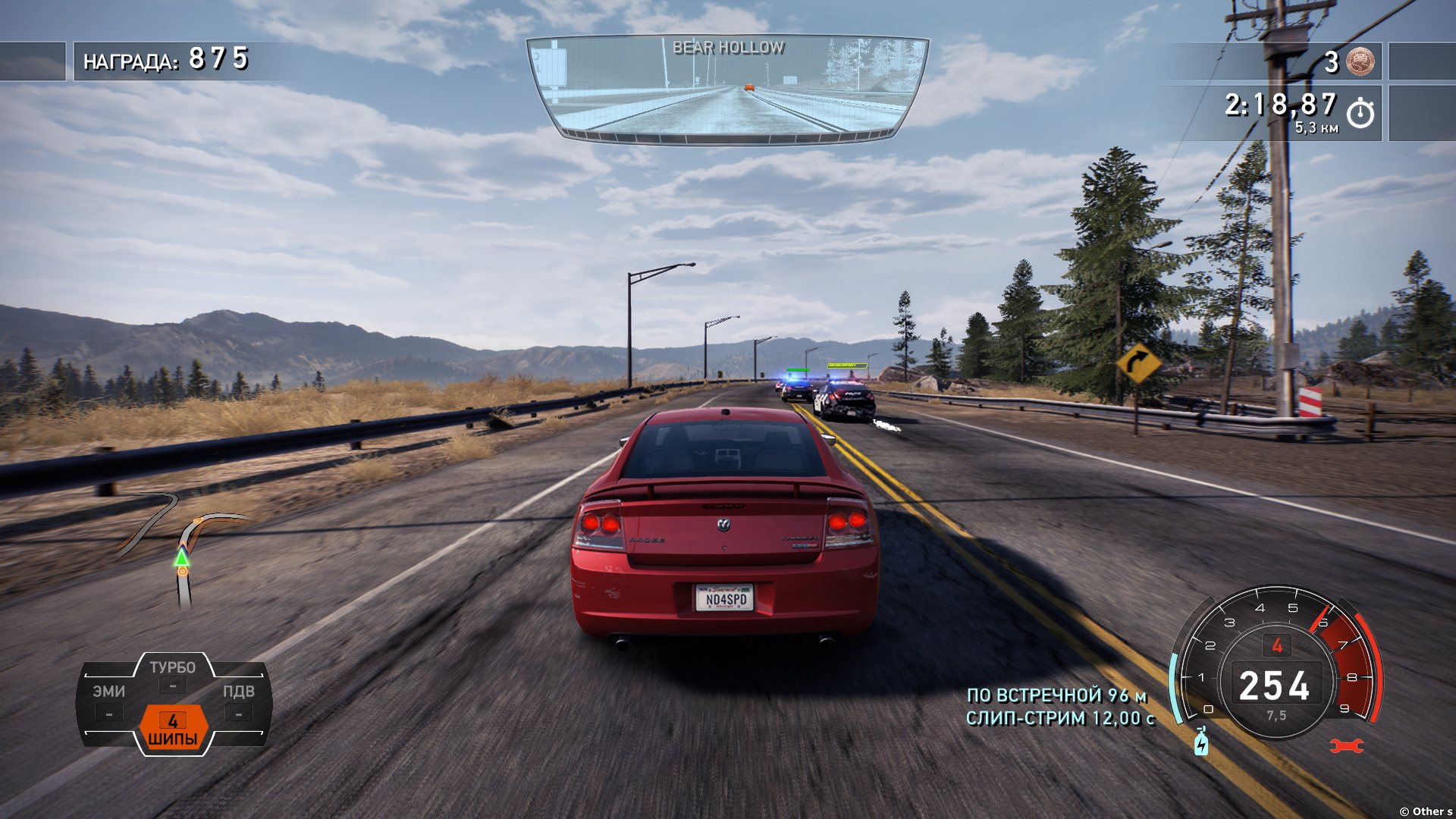
Task: Pick the ПДВ weapon slot
Action: [x=238, y=701]
